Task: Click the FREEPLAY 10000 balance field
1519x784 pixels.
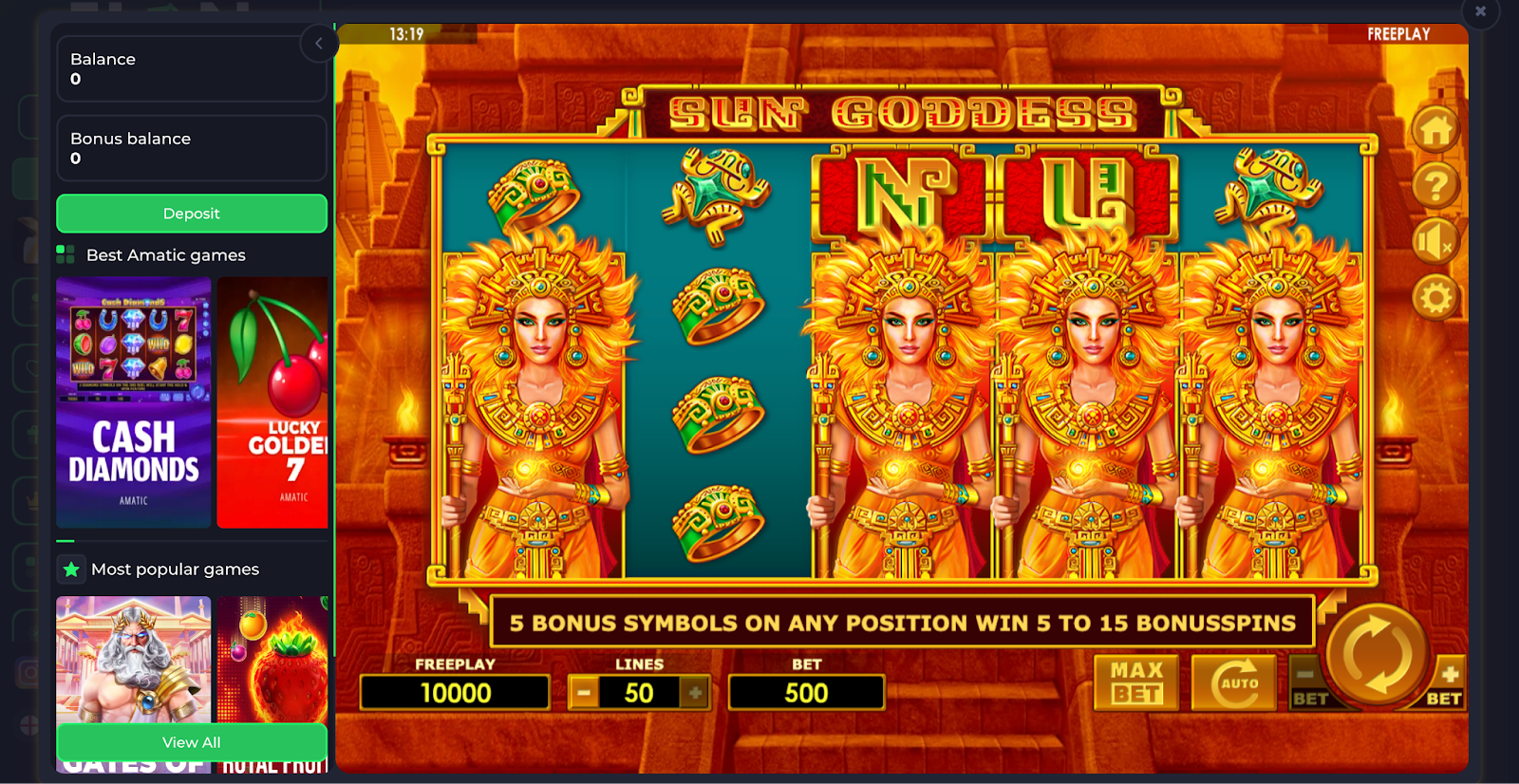Action: (x=455, y=692)
